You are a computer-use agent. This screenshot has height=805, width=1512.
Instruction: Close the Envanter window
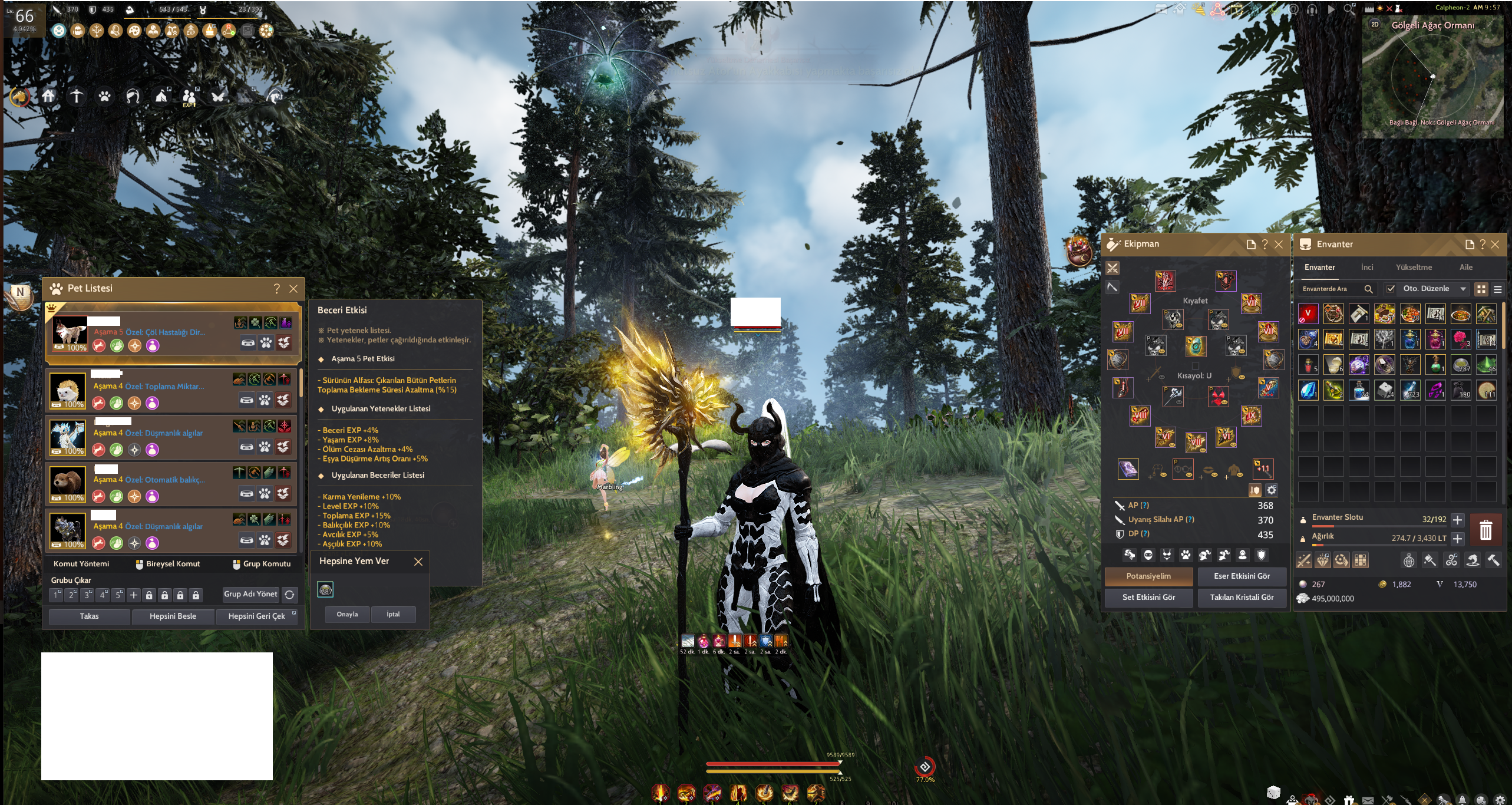1495,245
